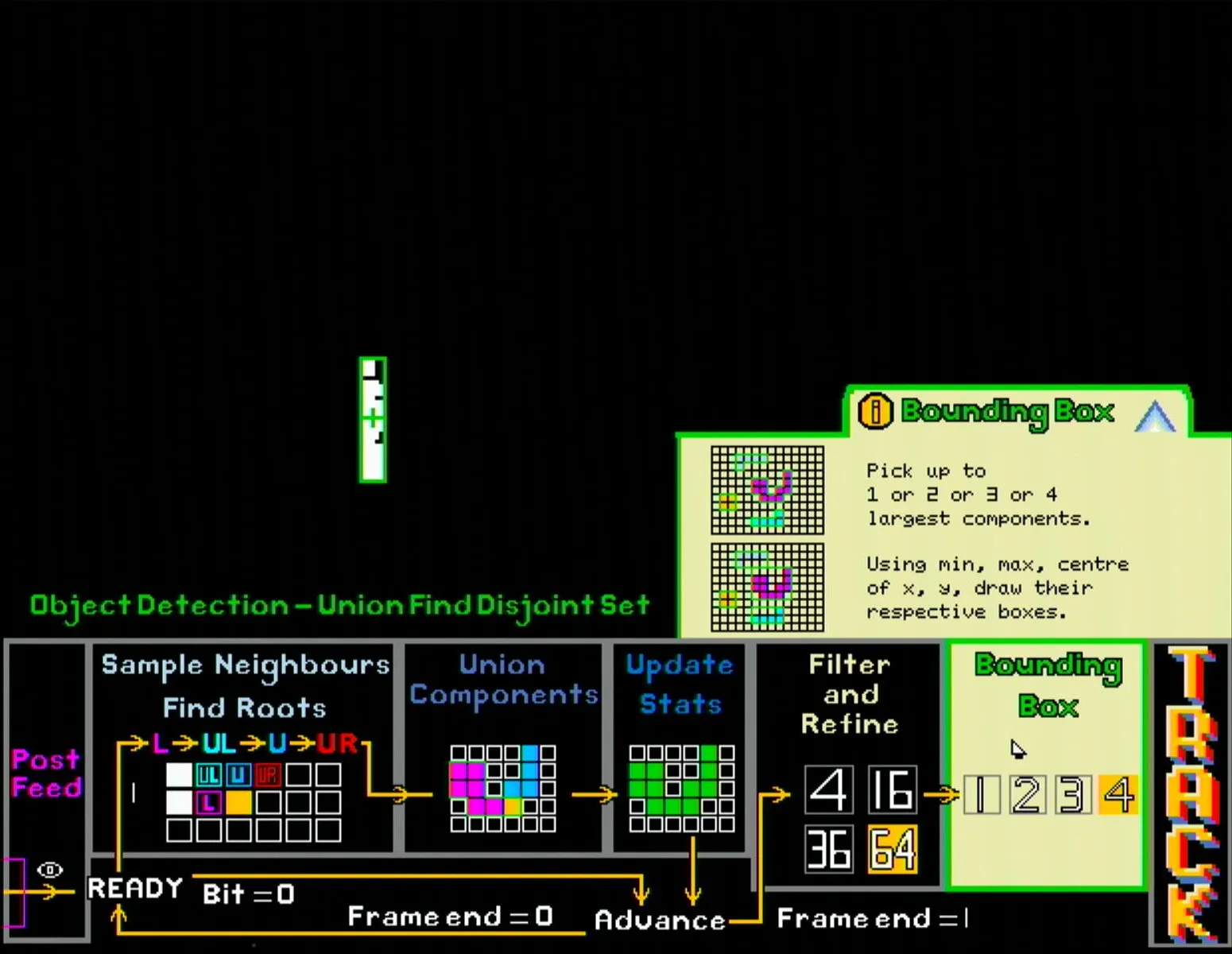Enable filter threshold 36
This screenshot has height=954, width=1232.
pos(828,849)
